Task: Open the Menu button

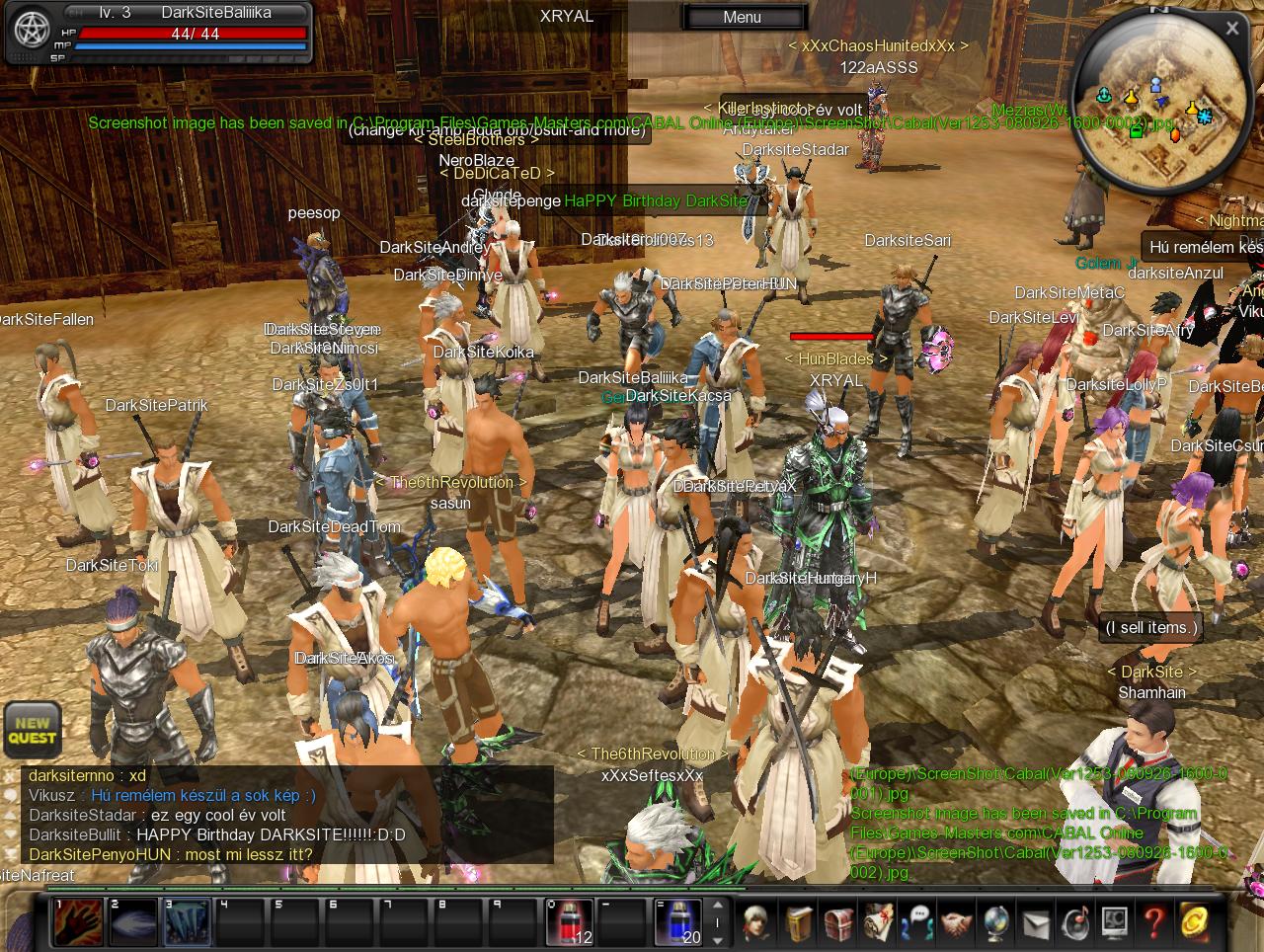Action: click(743, 17)
